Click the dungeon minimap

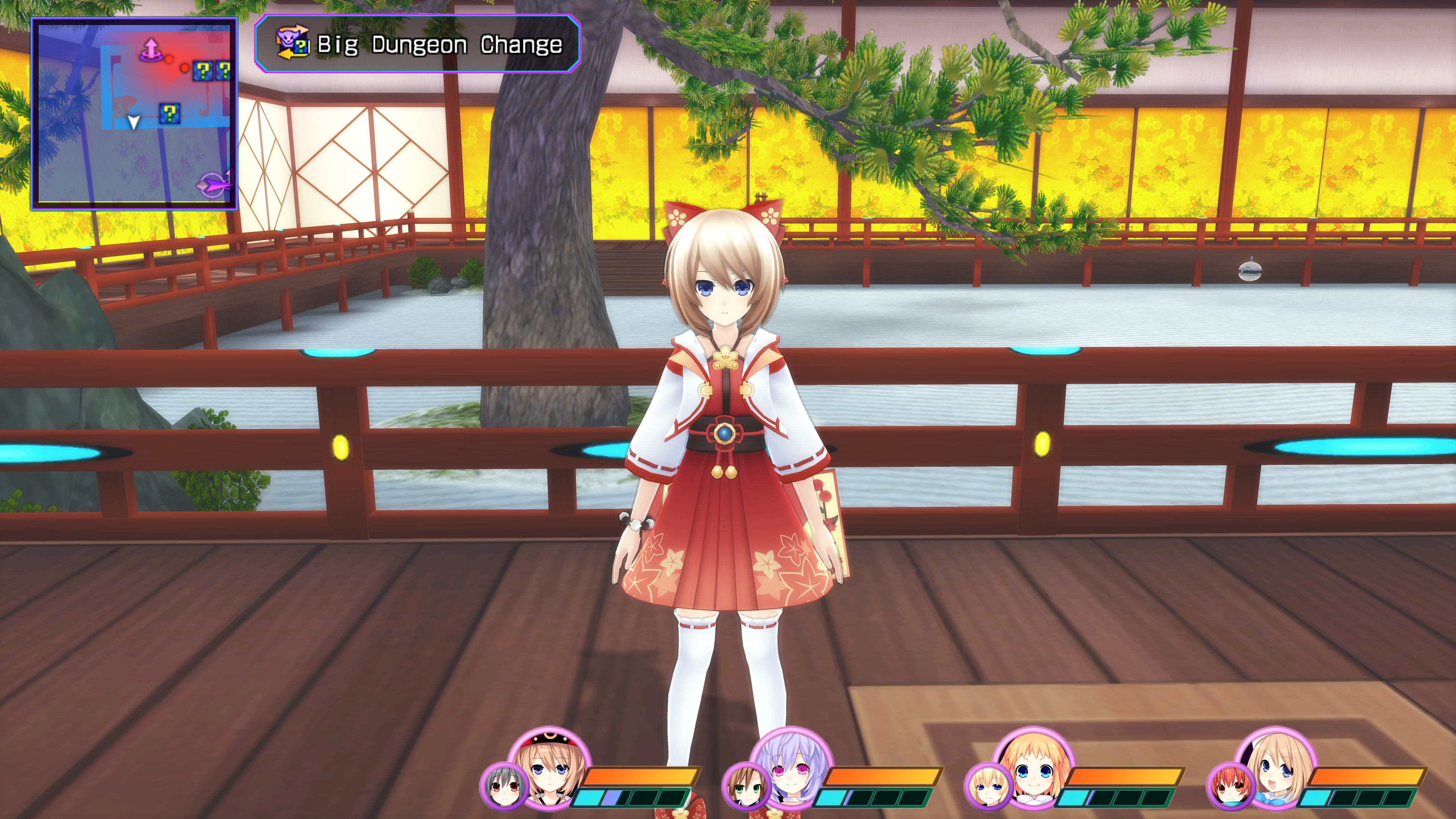coord(134,113)
